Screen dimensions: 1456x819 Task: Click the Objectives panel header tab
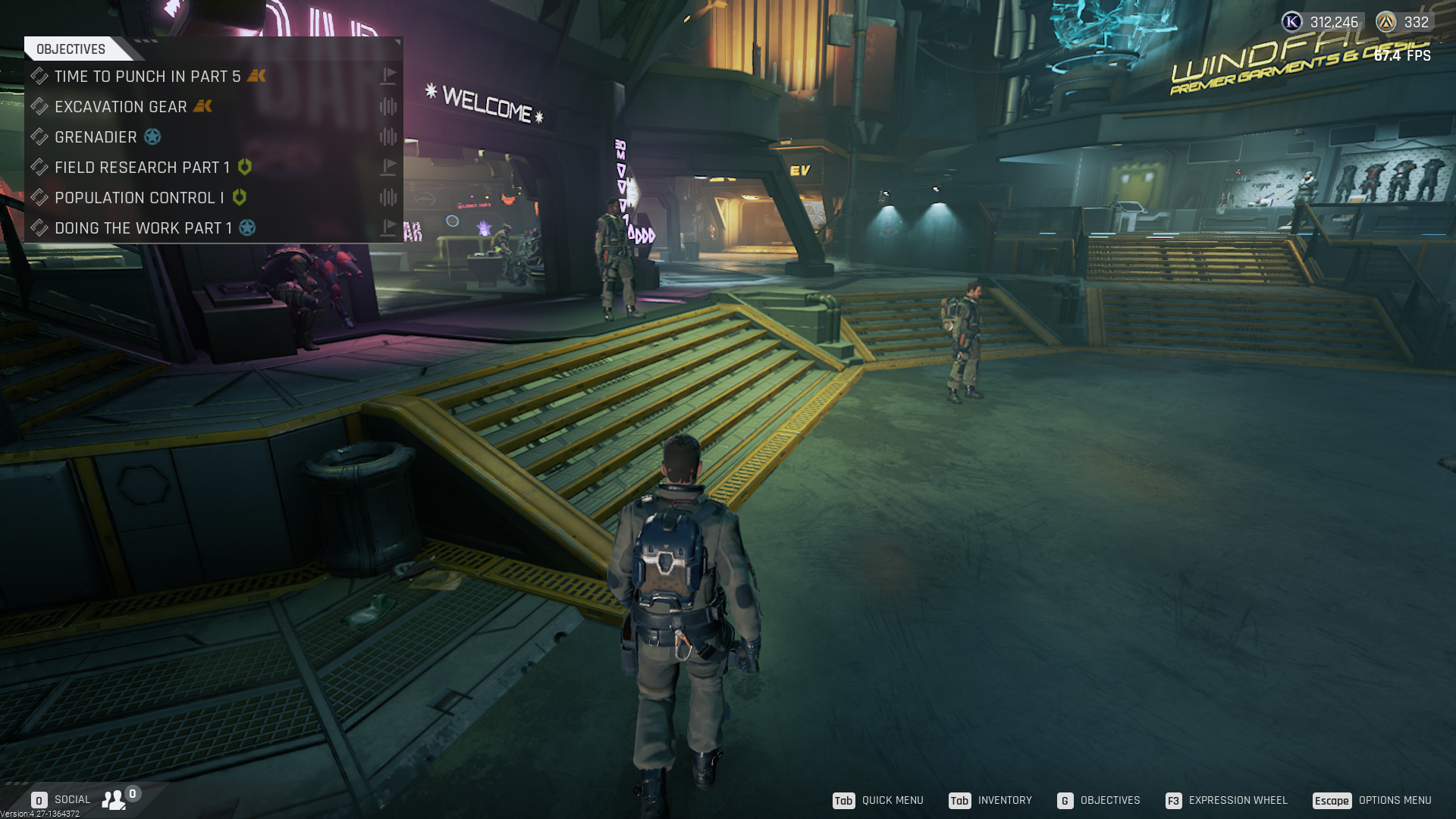pos(71,49)
